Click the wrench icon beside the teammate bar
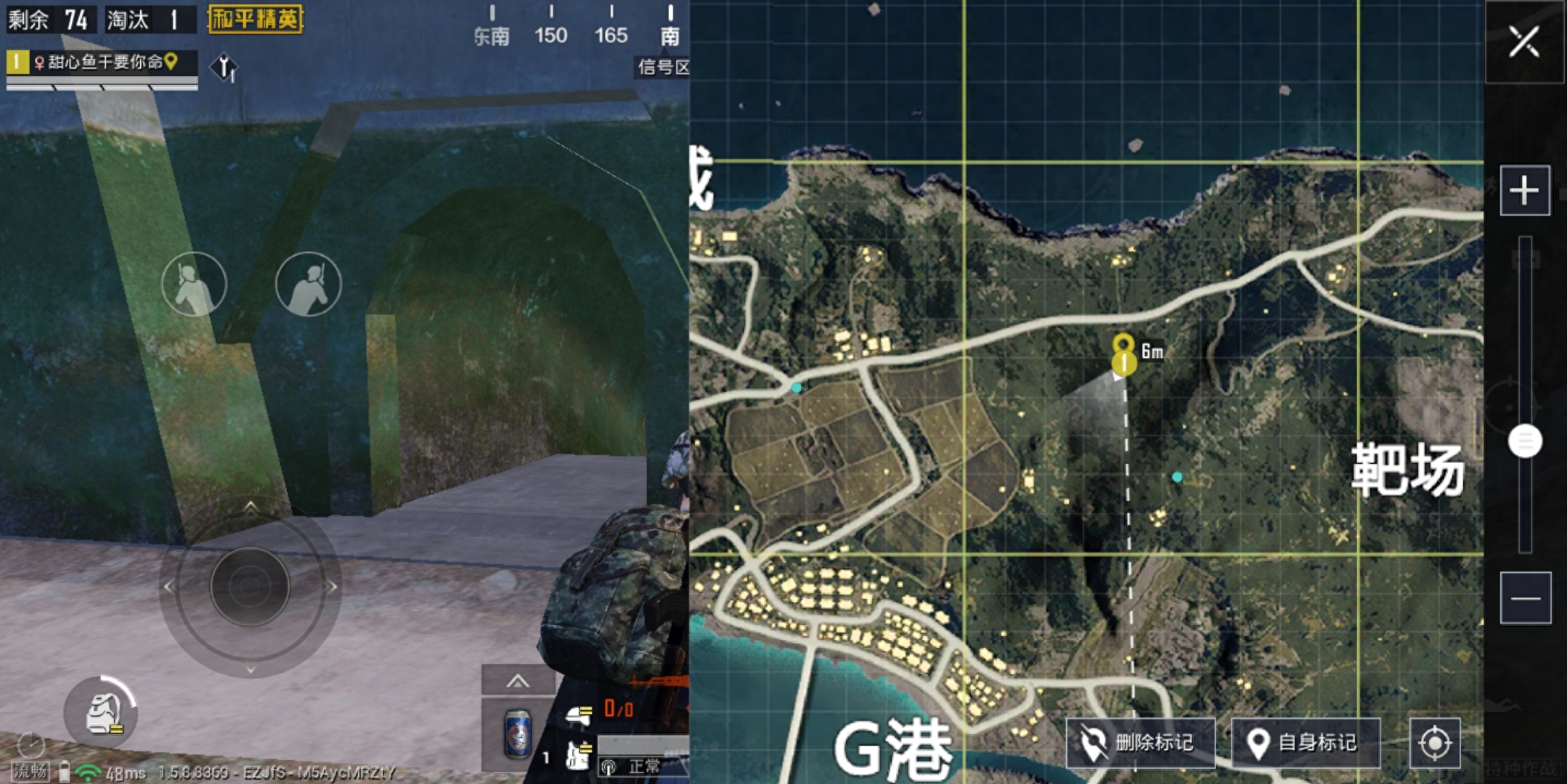 point(225,69)
